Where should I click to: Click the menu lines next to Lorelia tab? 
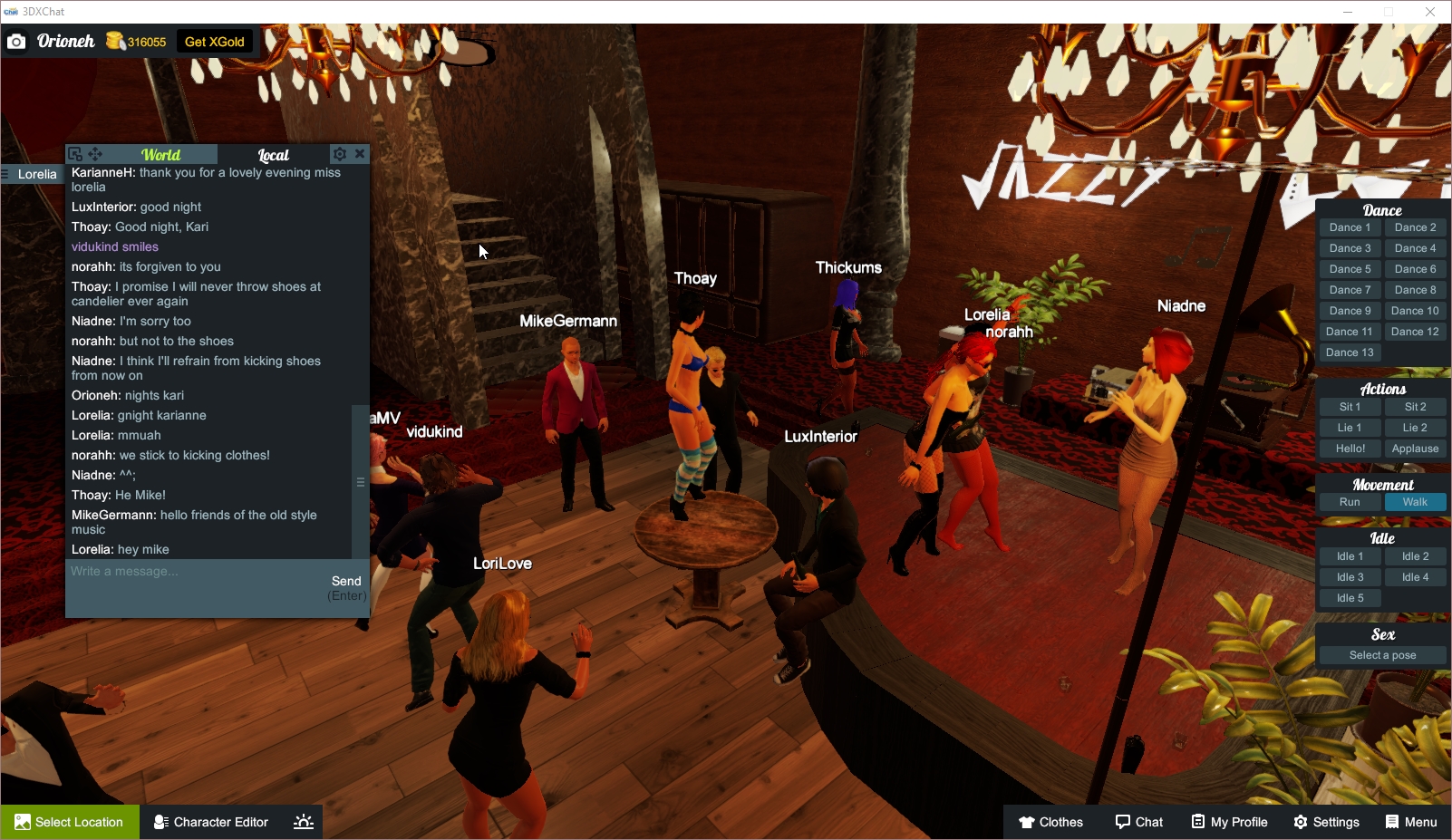pyautogui.click(x=7, y=174)
